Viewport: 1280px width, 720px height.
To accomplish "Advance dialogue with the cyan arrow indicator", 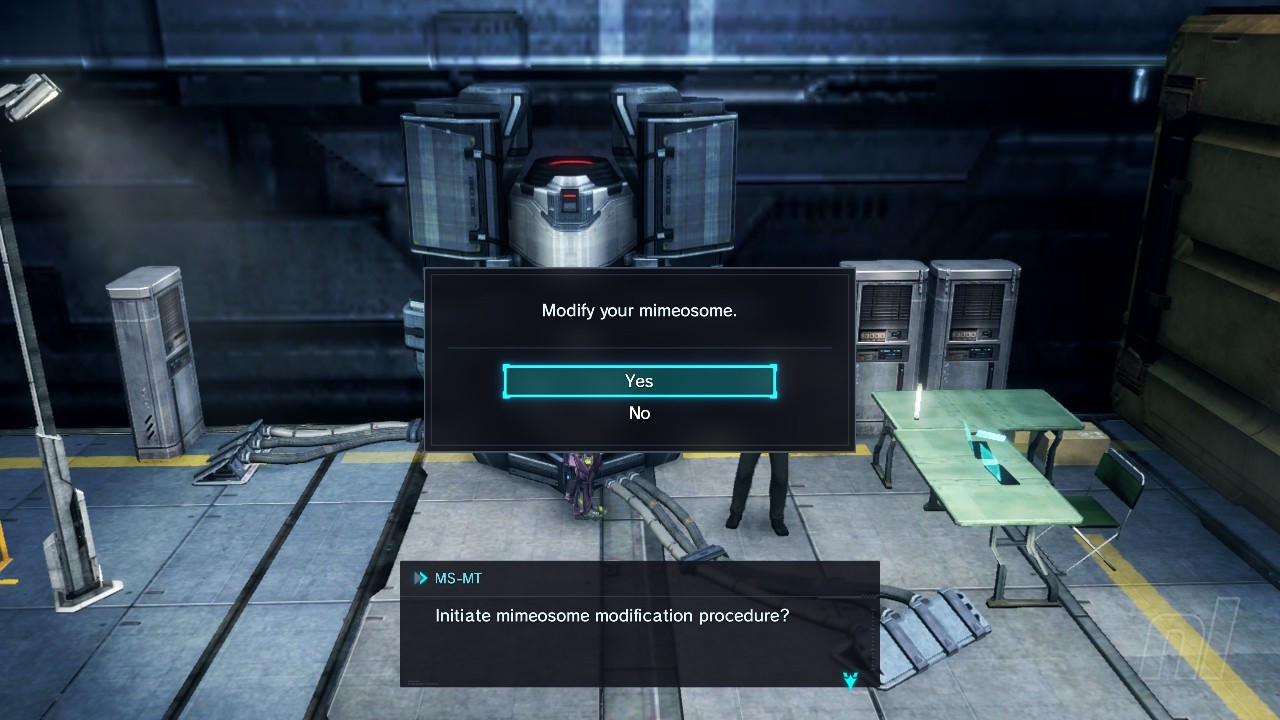I will (850, 680).
